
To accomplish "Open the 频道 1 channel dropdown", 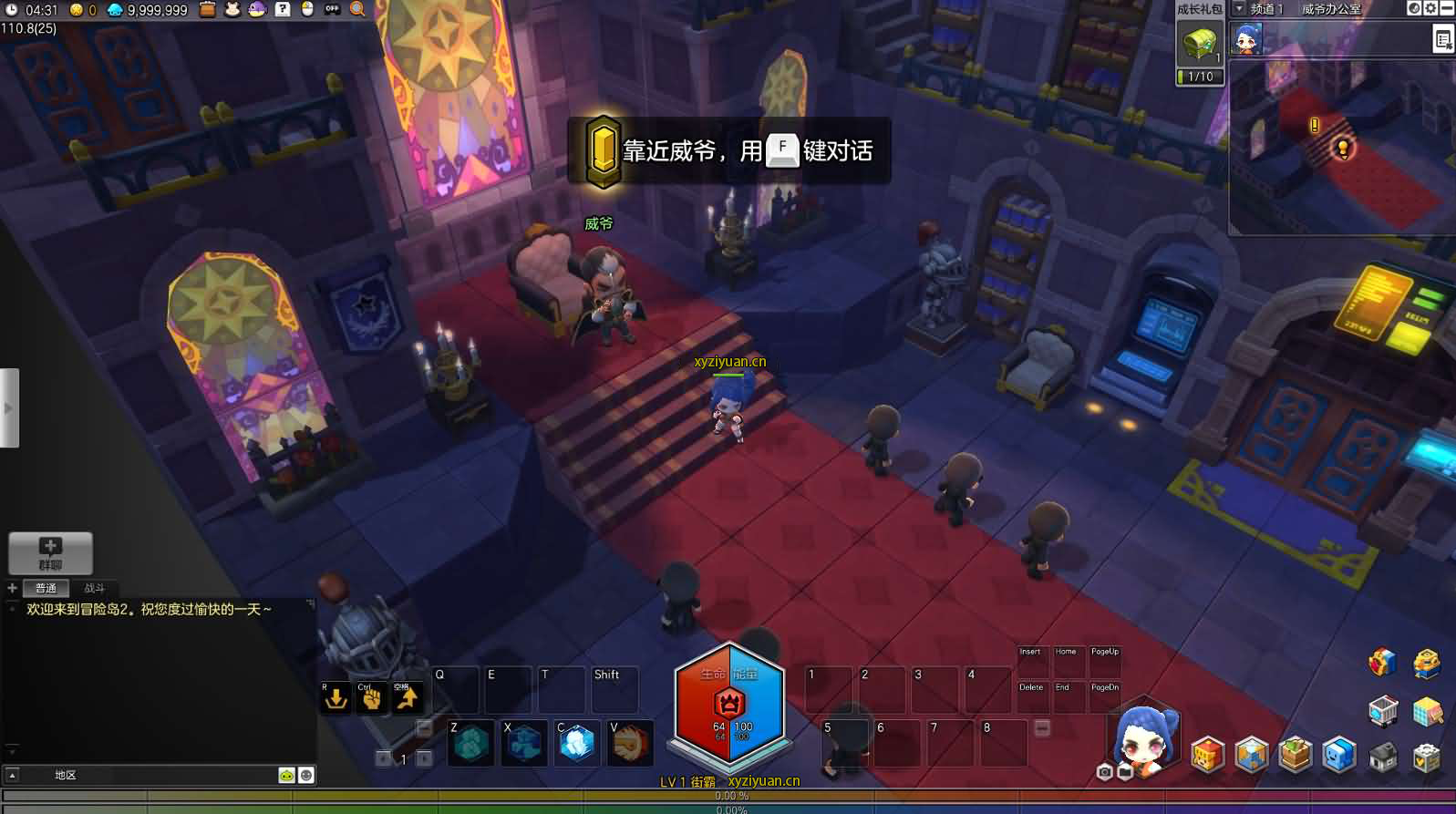I will [1239, 9].
